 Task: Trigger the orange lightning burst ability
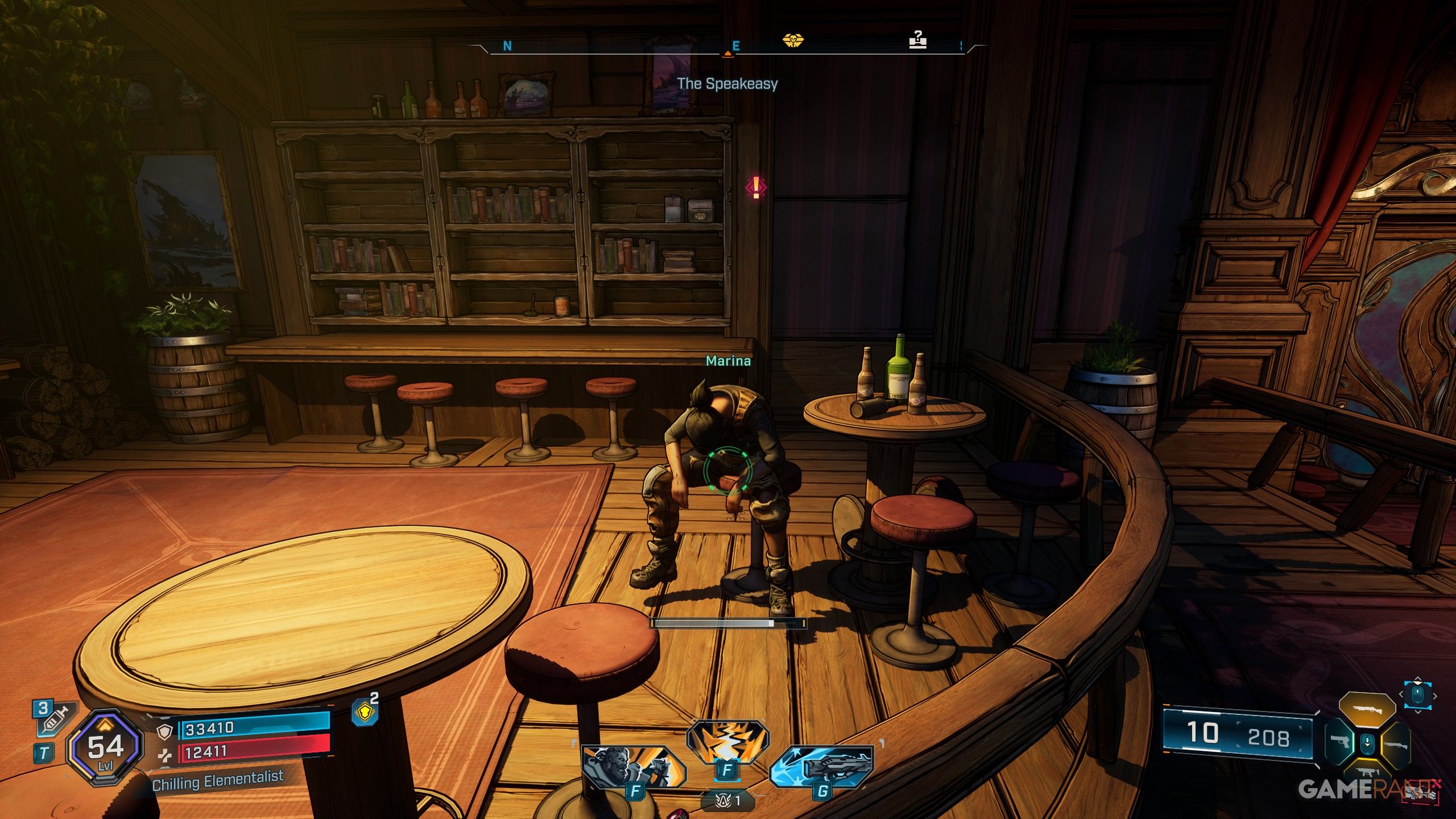[727, 742]
